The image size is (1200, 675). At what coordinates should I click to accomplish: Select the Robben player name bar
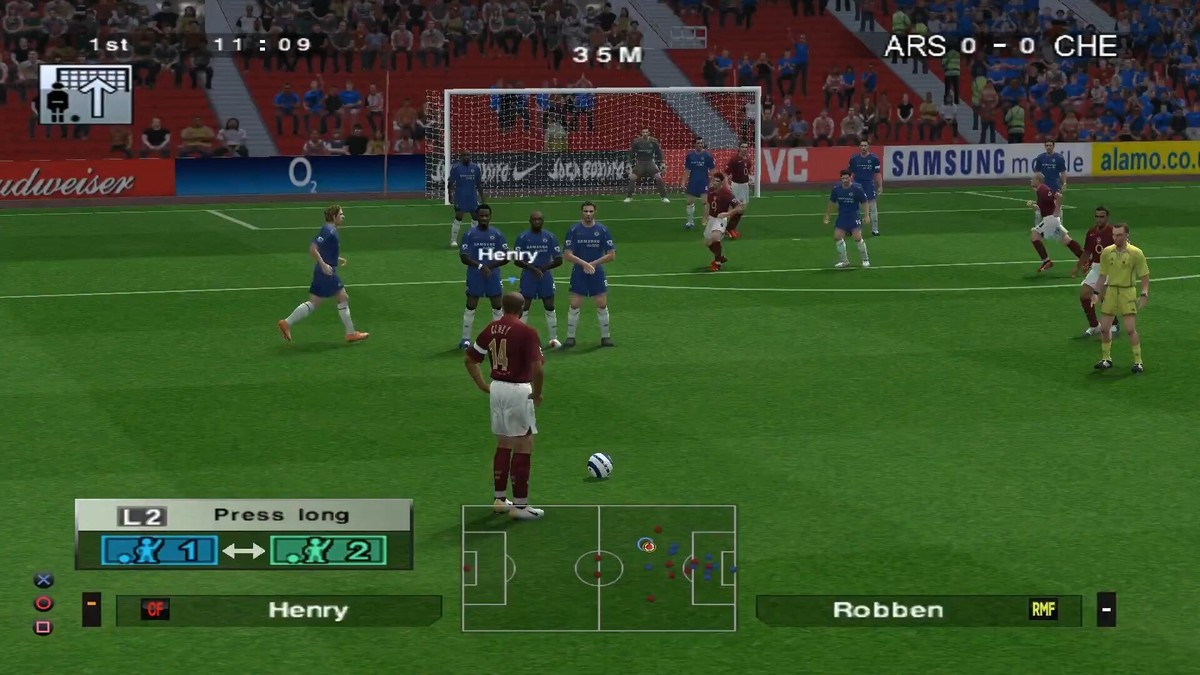(917, 610)
